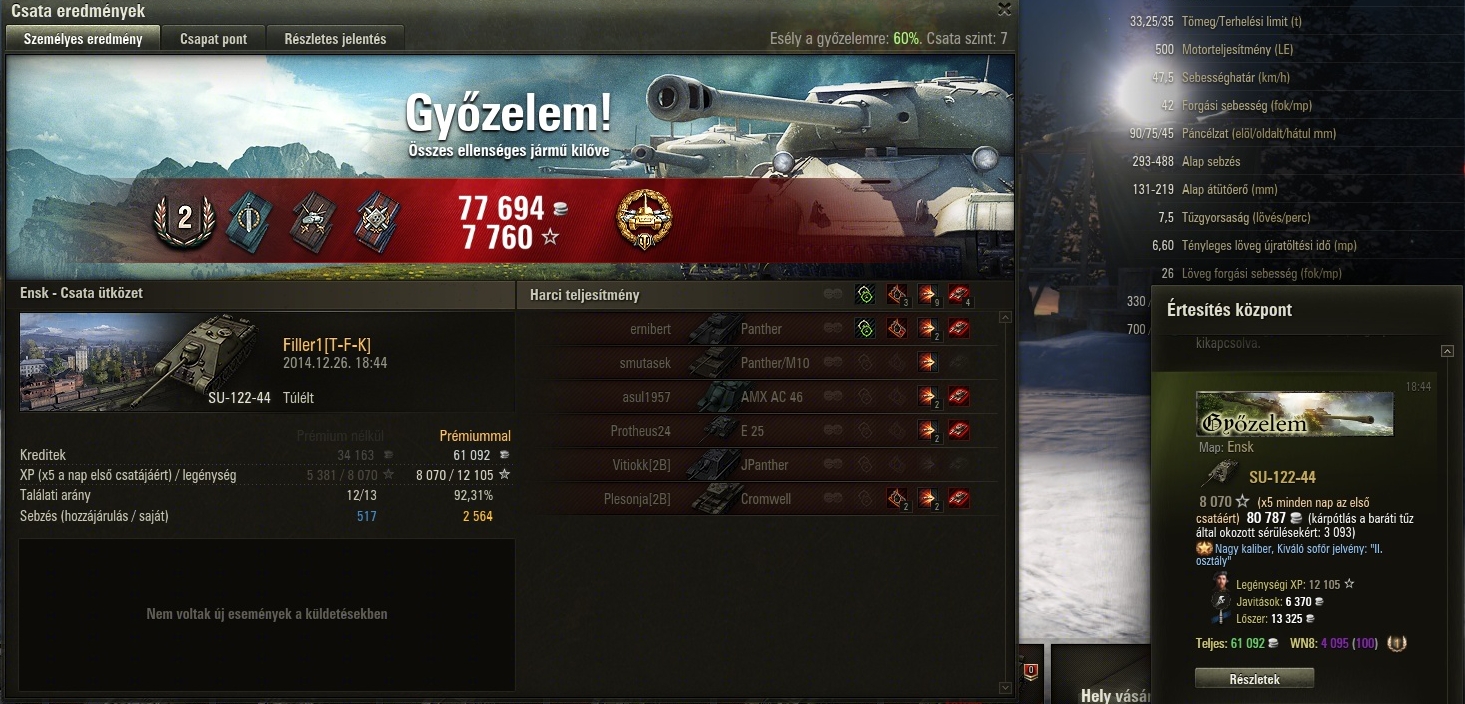Open the Csapat pont tab

(x=214, y=39)
